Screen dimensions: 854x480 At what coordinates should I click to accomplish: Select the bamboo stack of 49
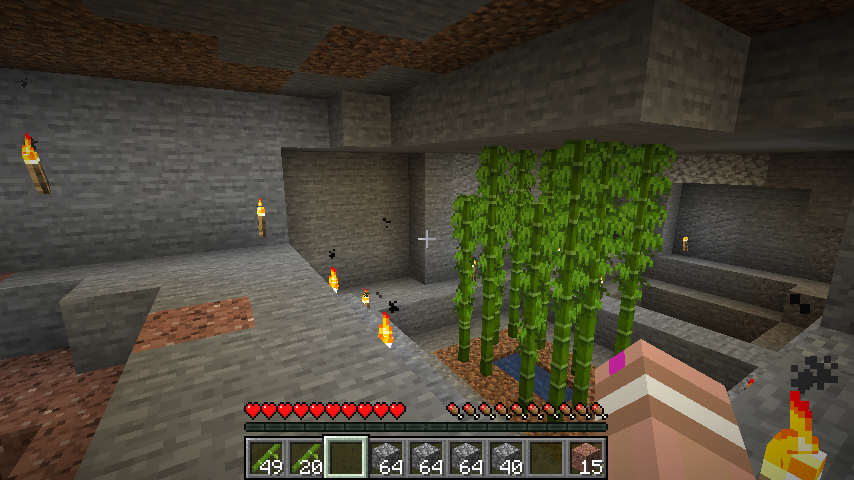tap(267, 457)
